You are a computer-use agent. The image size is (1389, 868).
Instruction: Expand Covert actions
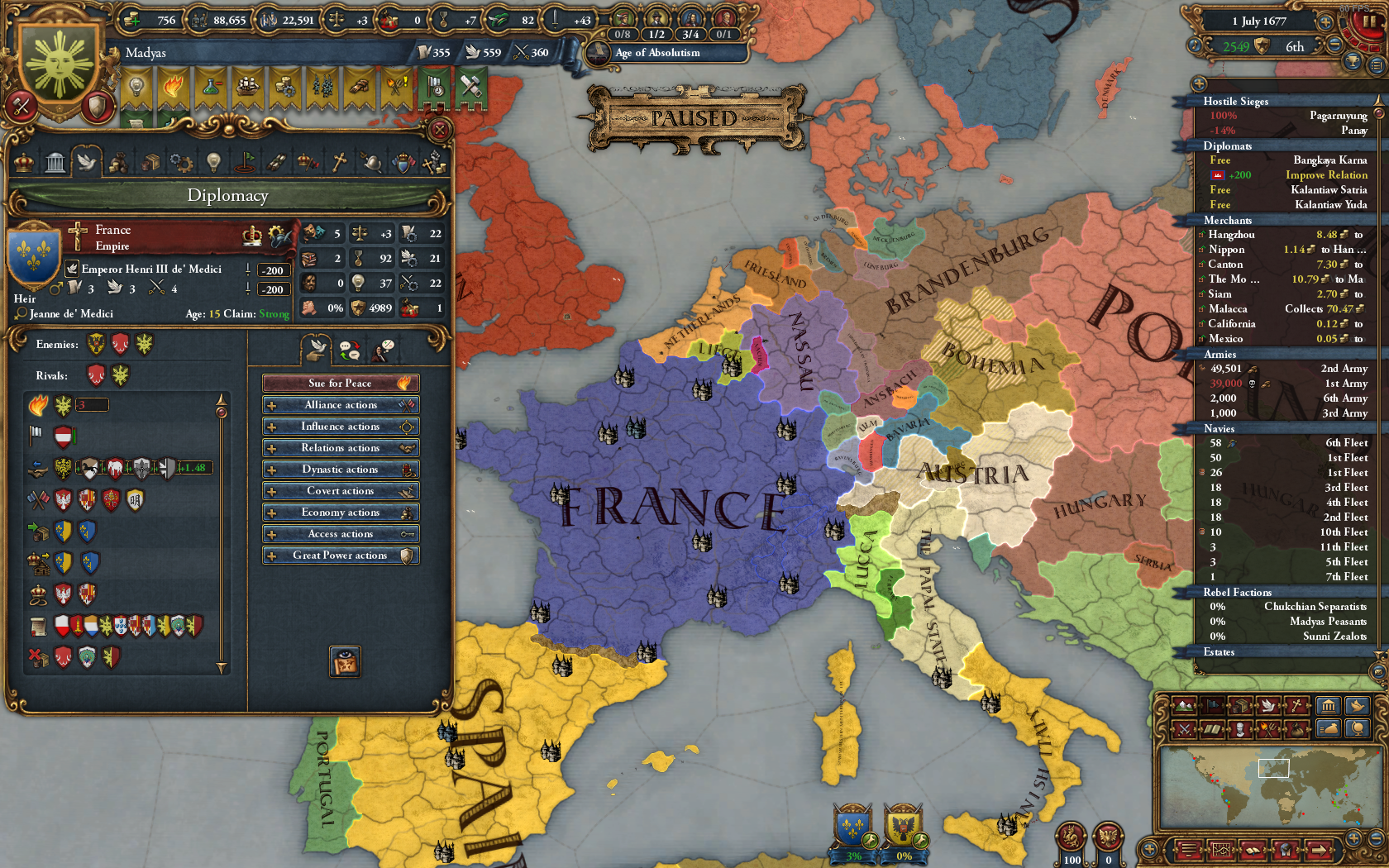(x=341, y=490)
